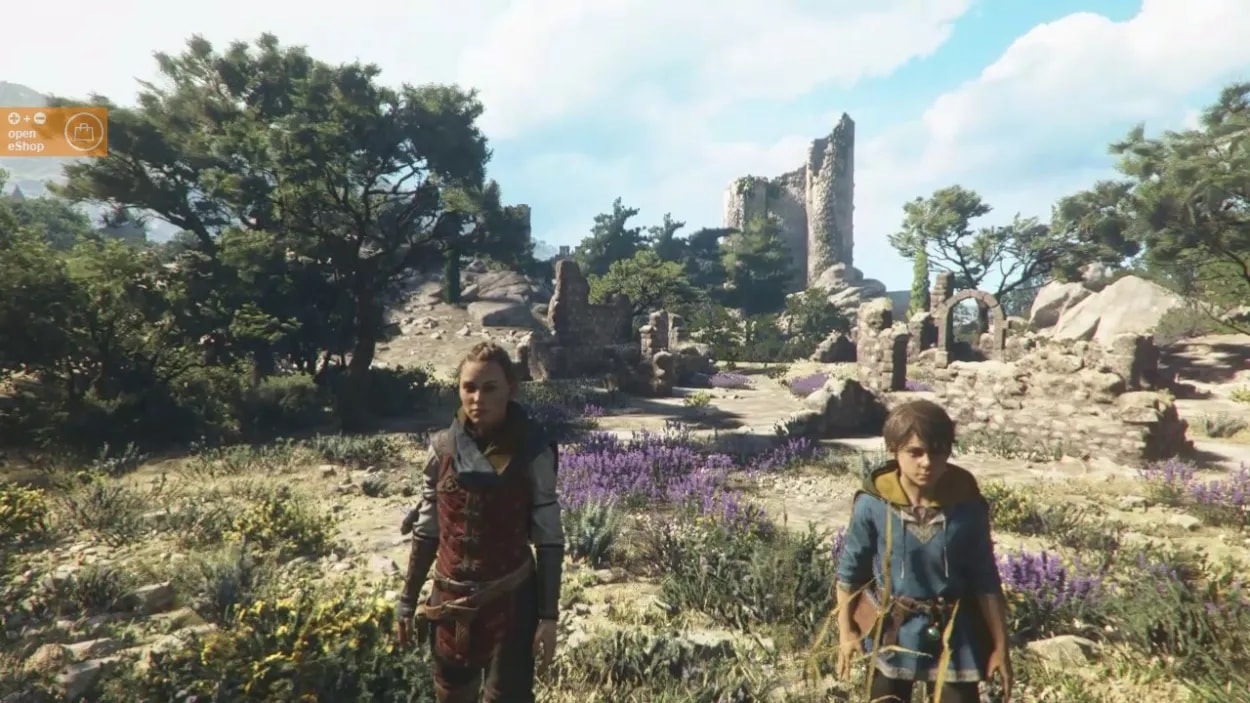Open the eShop overlay button
This screenshot has height=703, width=1250.
click(53, 132)
